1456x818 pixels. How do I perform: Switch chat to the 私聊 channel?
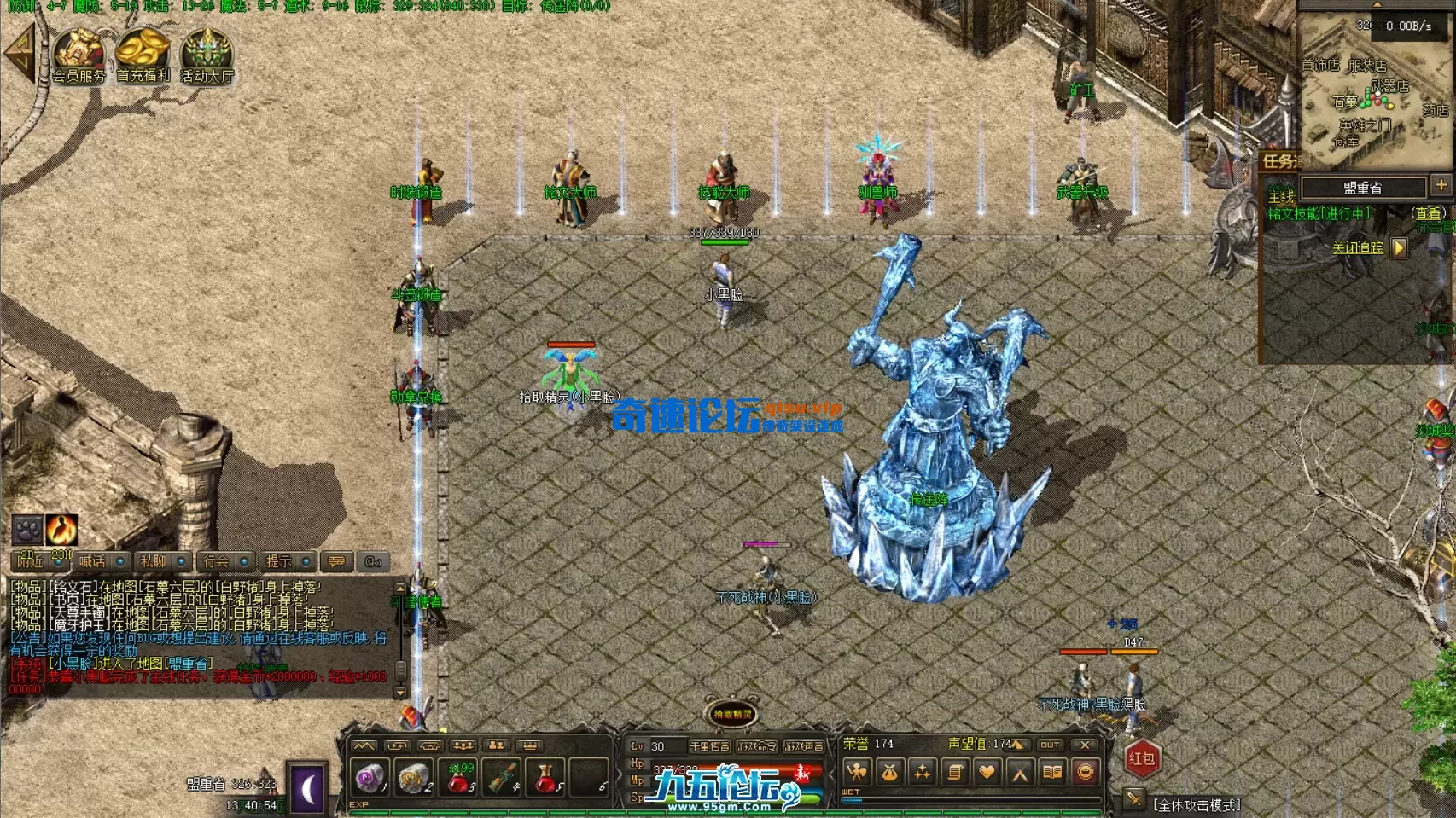154,561
